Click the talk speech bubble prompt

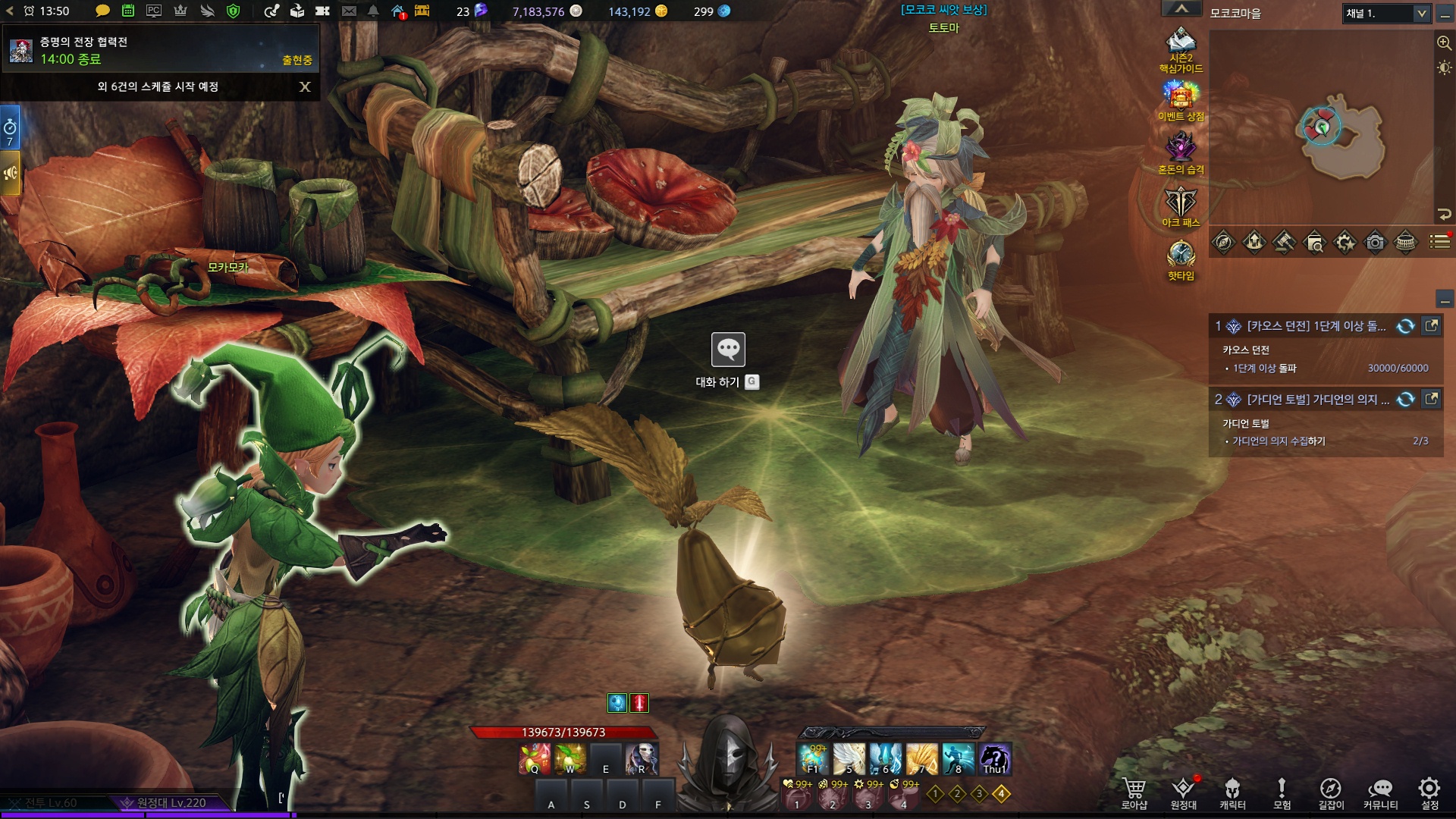pyautogui.click(x=728, y=350)
